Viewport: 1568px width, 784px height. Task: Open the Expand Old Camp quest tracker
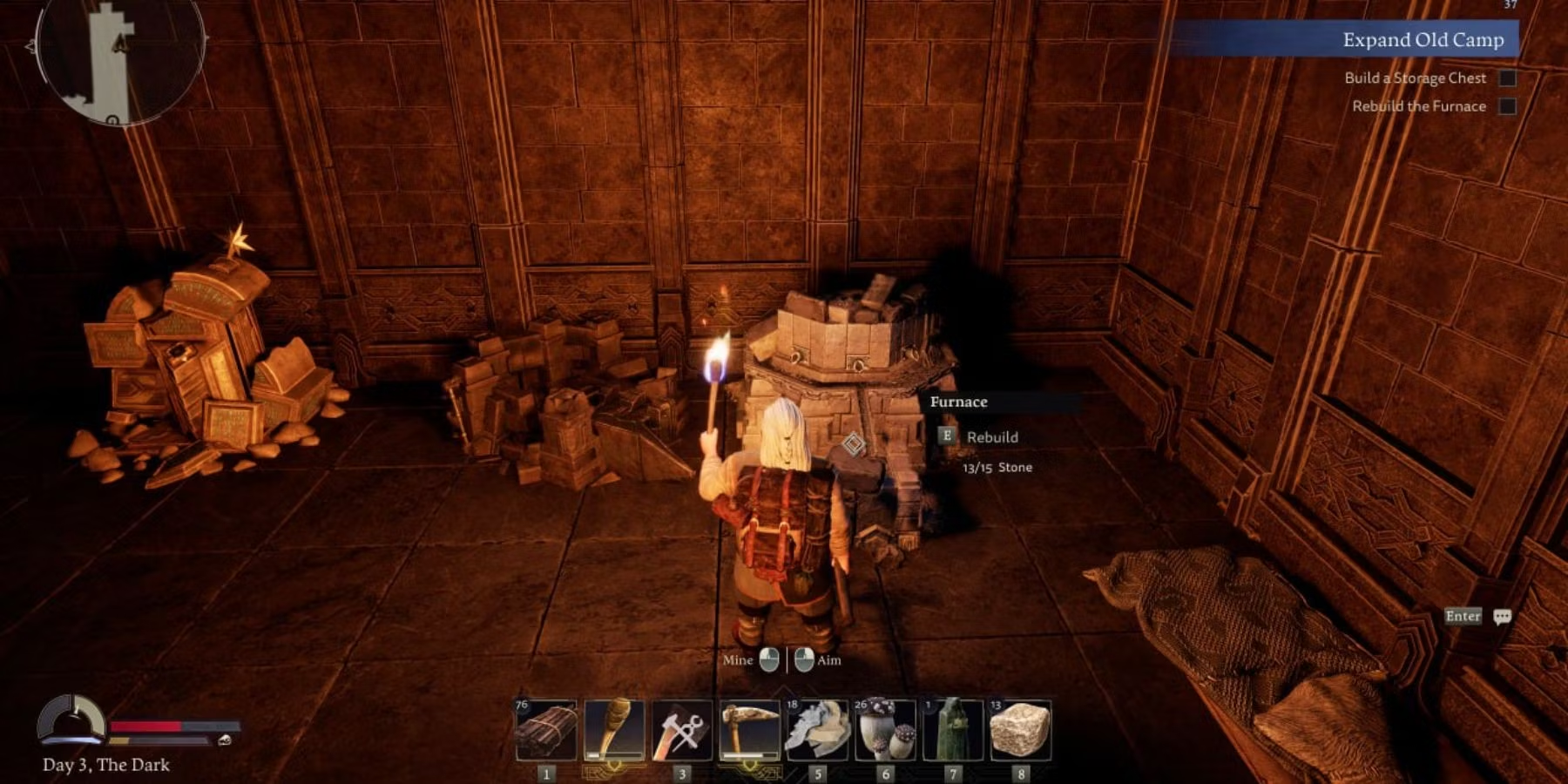[x=1422, y=40]
